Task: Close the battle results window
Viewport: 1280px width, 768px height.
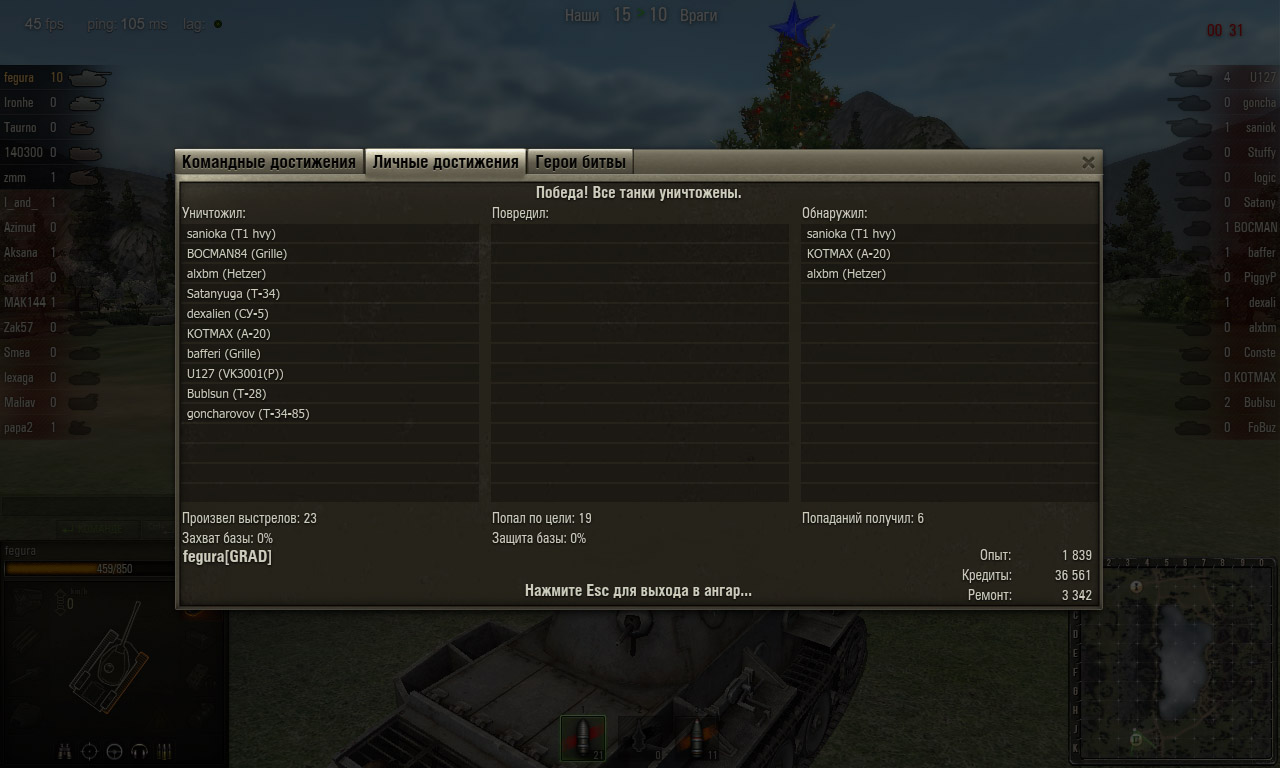Action: tap(1088, 162)
